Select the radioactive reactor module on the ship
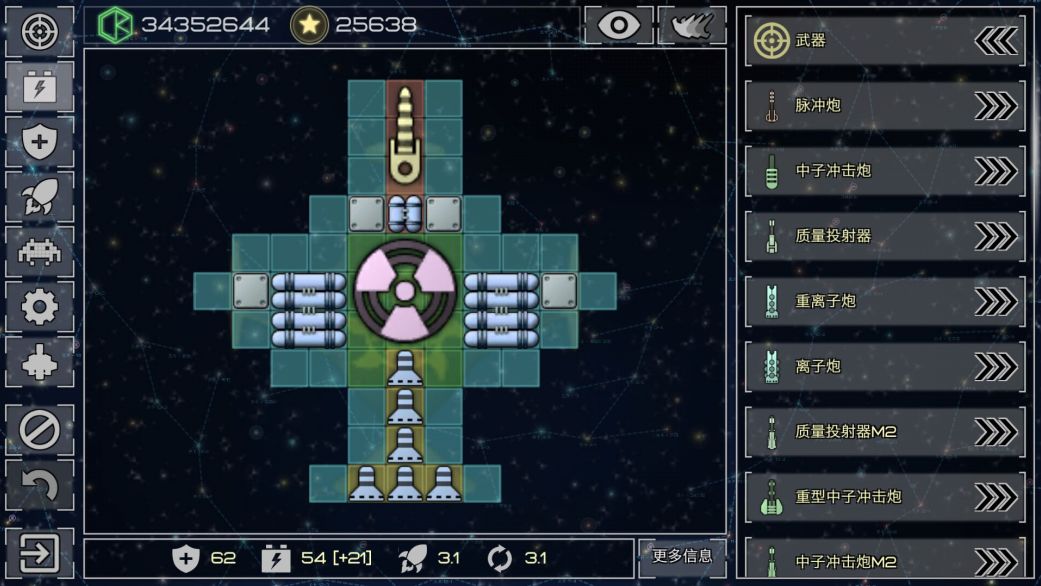Viewport: 1041px width, 586px height. (405, 291)
